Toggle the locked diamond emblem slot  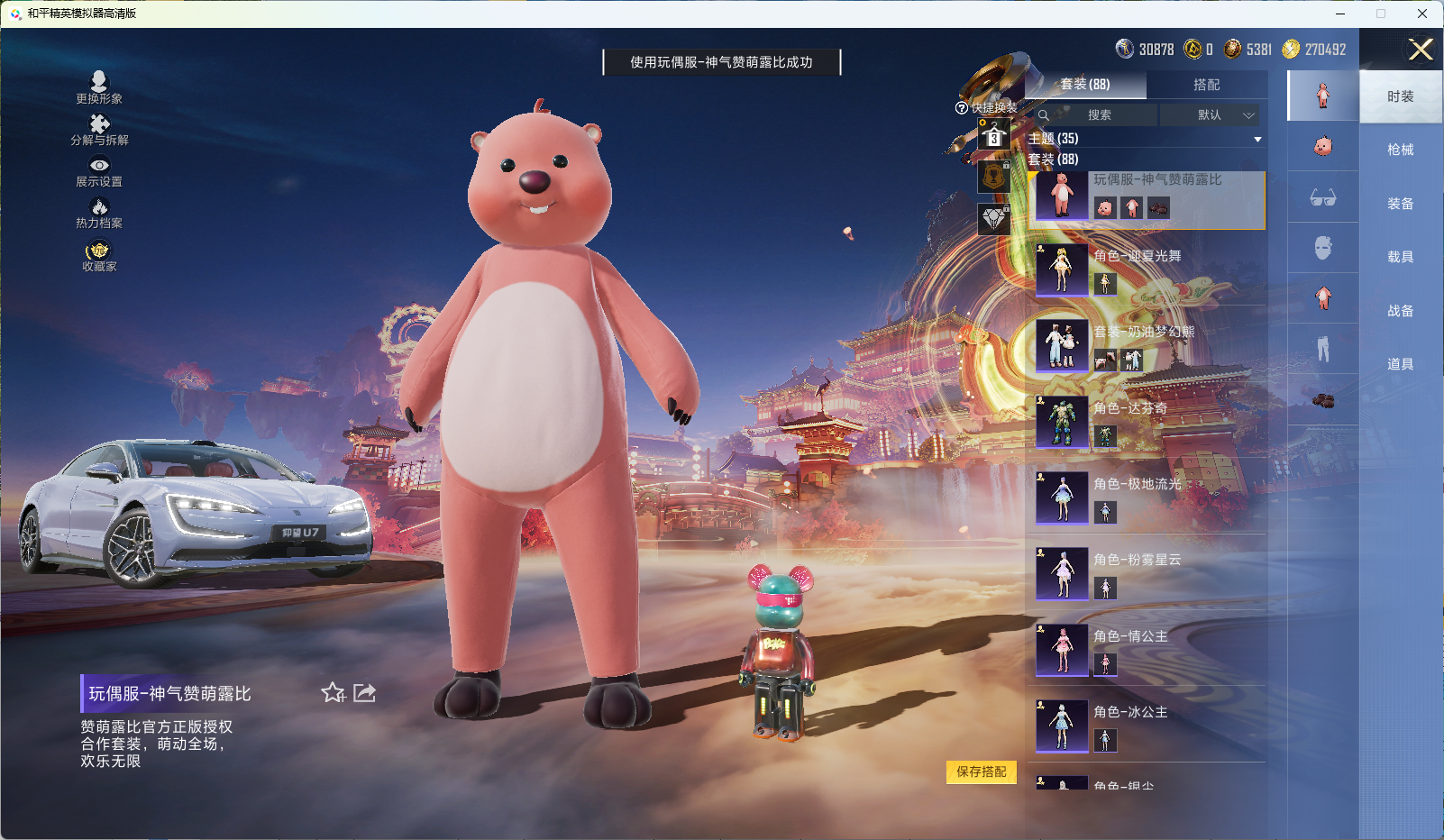tap(994, 217)
